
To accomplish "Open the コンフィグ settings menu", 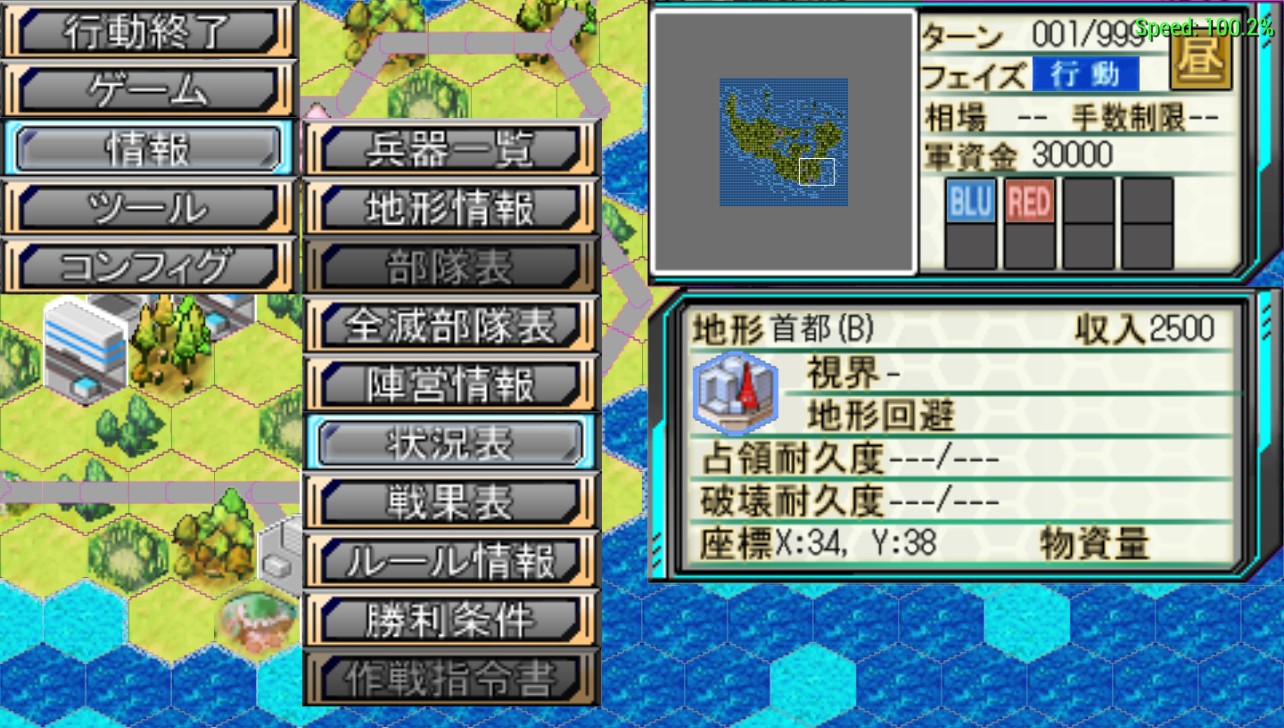I will click(x=148, y=266).
